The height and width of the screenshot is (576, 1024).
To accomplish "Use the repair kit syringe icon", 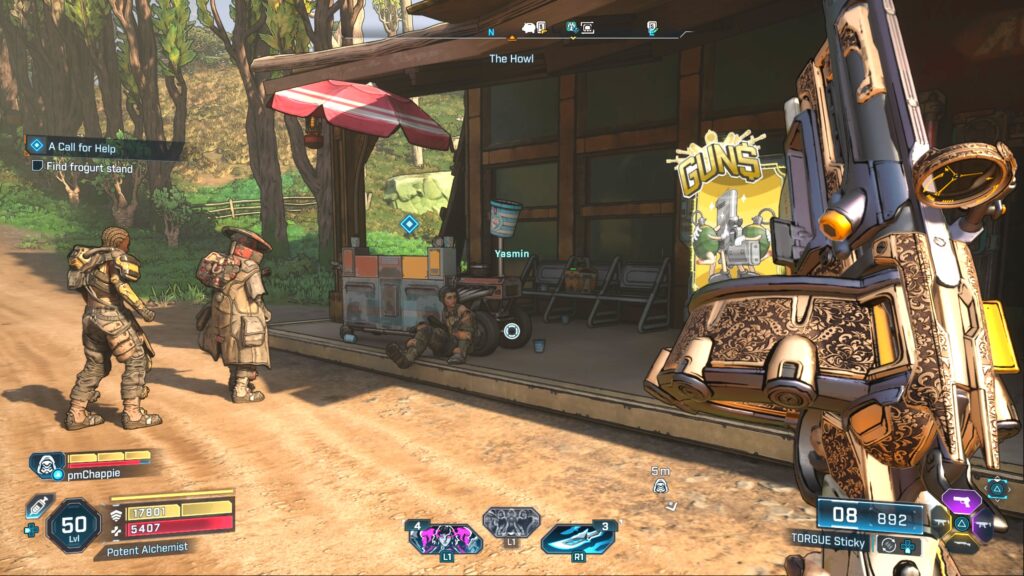I will [36, 505].
